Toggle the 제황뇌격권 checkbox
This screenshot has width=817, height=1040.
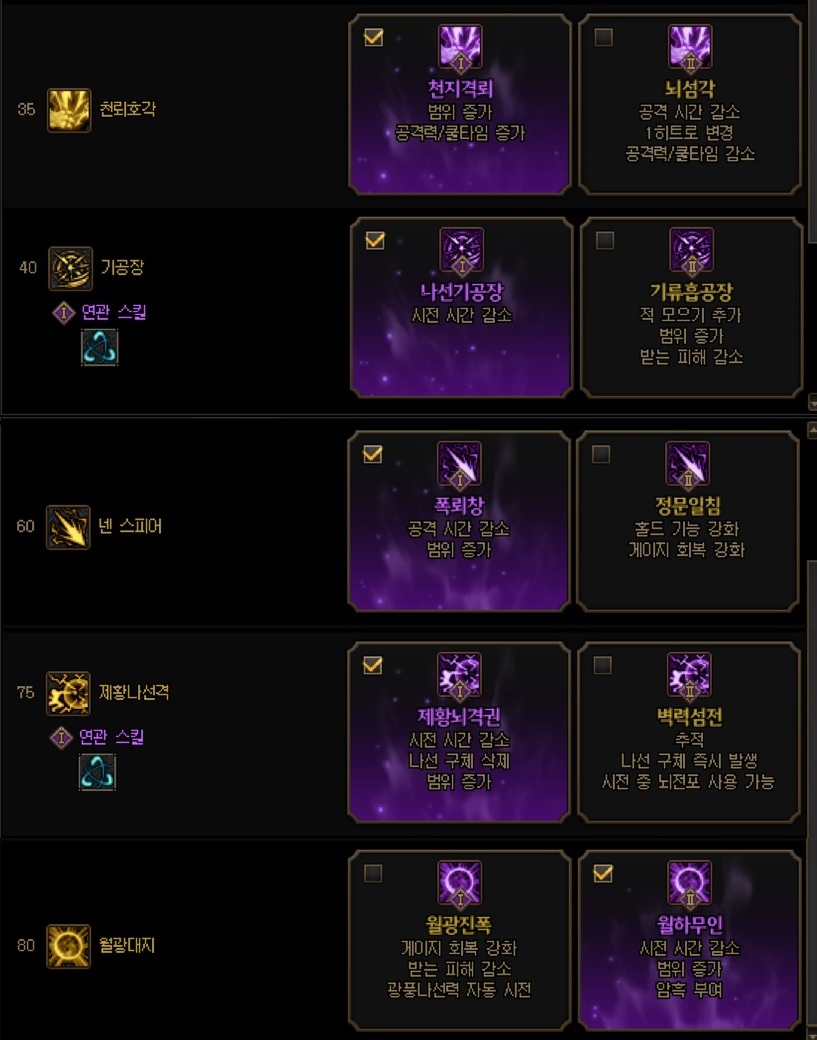coord(372,665)
